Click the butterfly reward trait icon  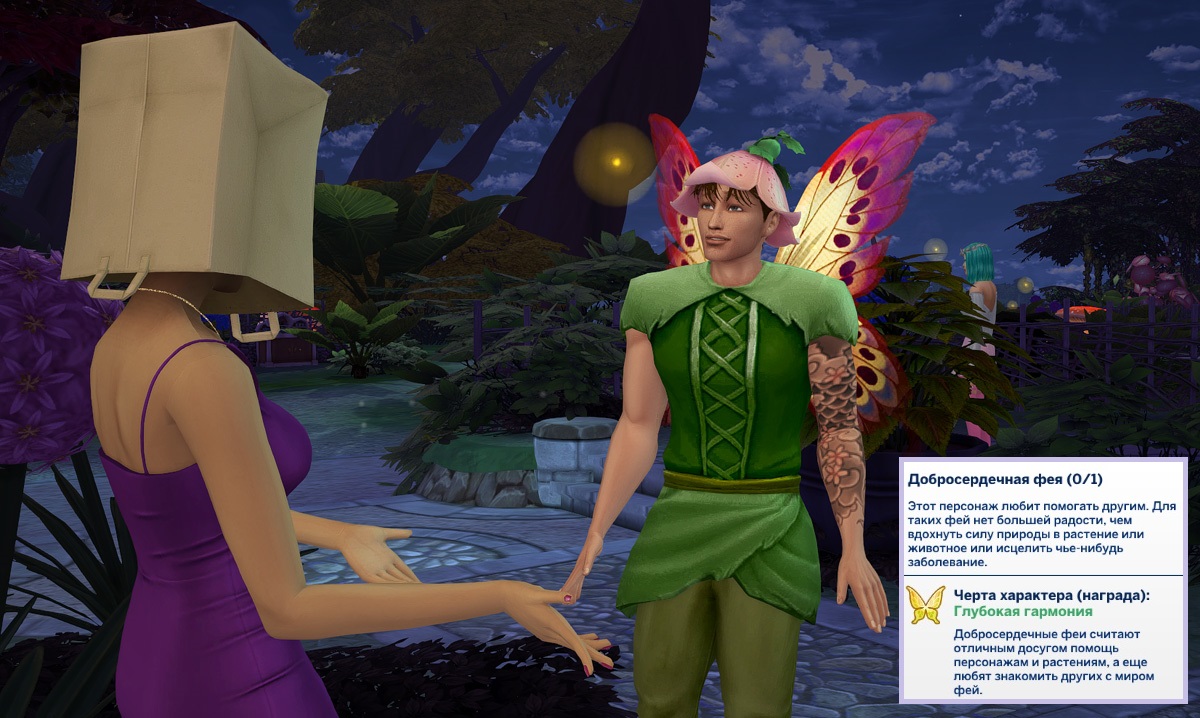tap(925, 605)
